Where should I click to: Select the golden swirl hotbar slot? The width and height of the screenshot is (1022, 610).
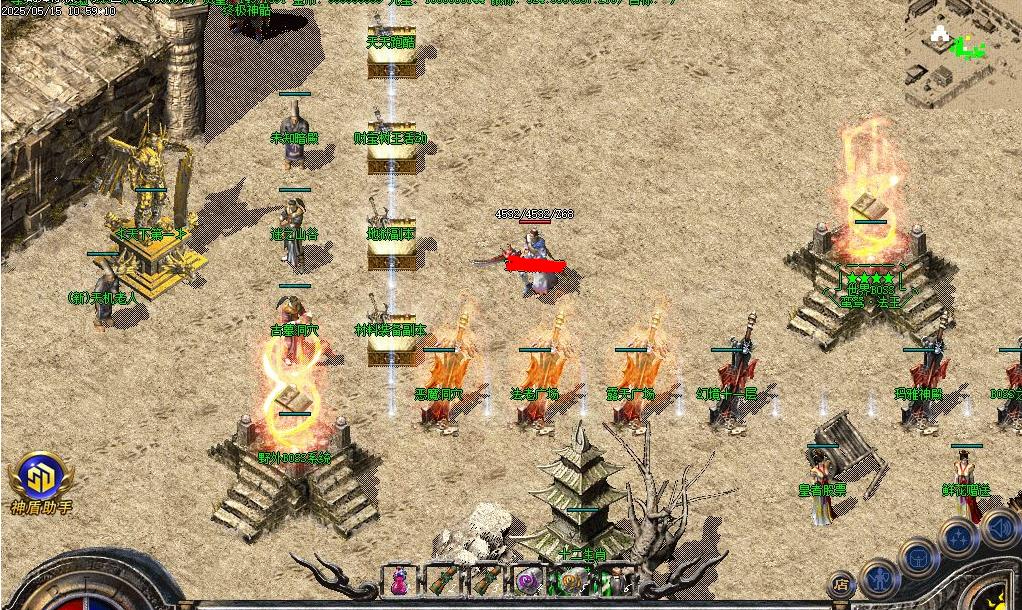click(571, 579)
